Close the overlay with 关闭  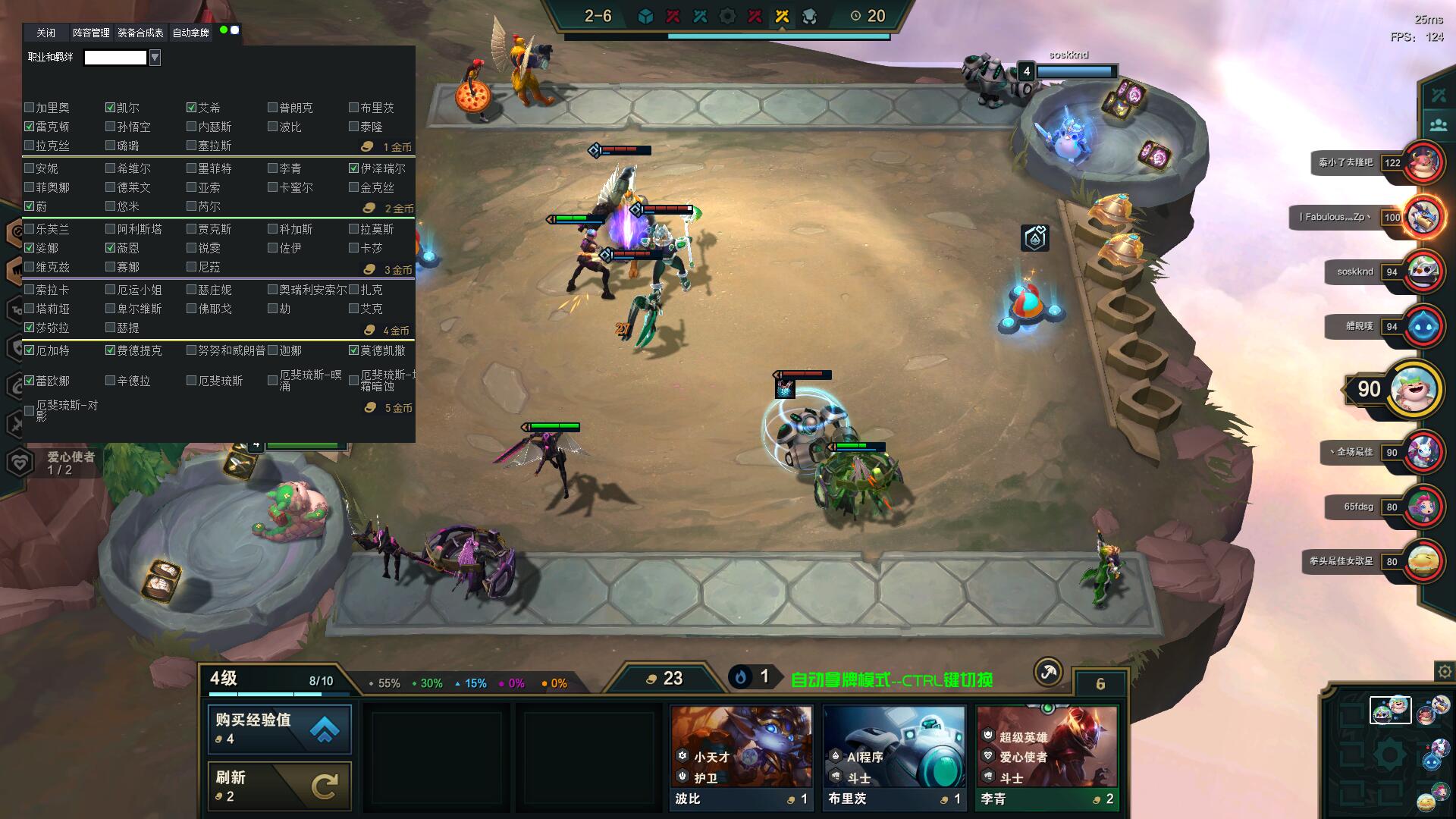(45, 33)
